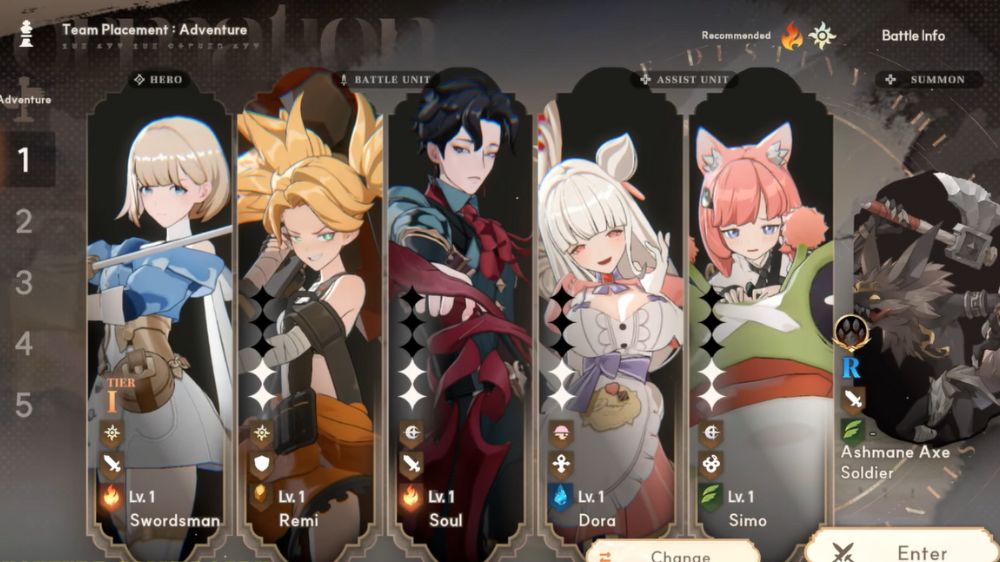Switch to team slot 4

coord(25,344)
